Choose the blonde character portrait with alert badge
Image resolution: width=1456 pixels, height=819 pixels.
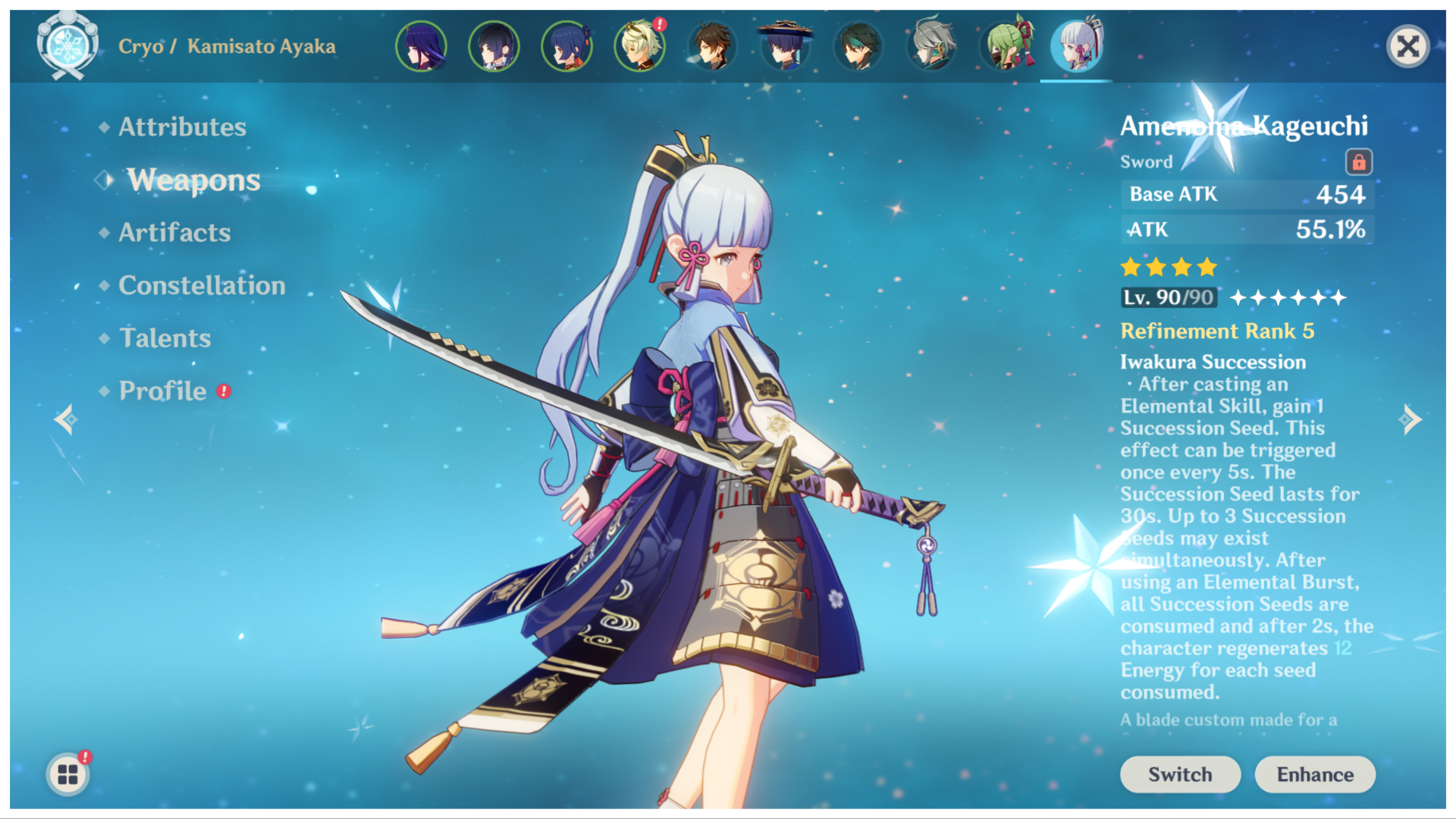click(x=639, y=47)
